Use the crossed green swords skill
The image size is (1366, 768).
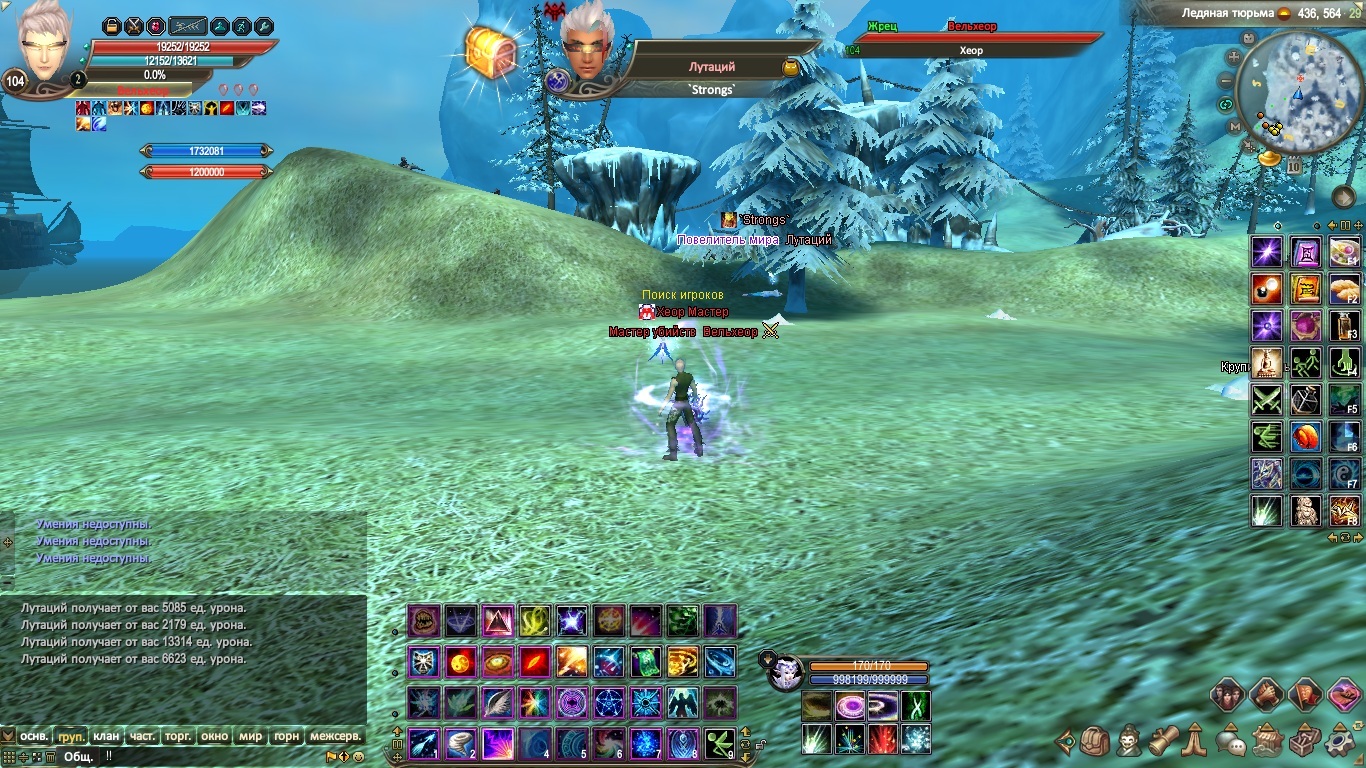(x=1266, y=400)
